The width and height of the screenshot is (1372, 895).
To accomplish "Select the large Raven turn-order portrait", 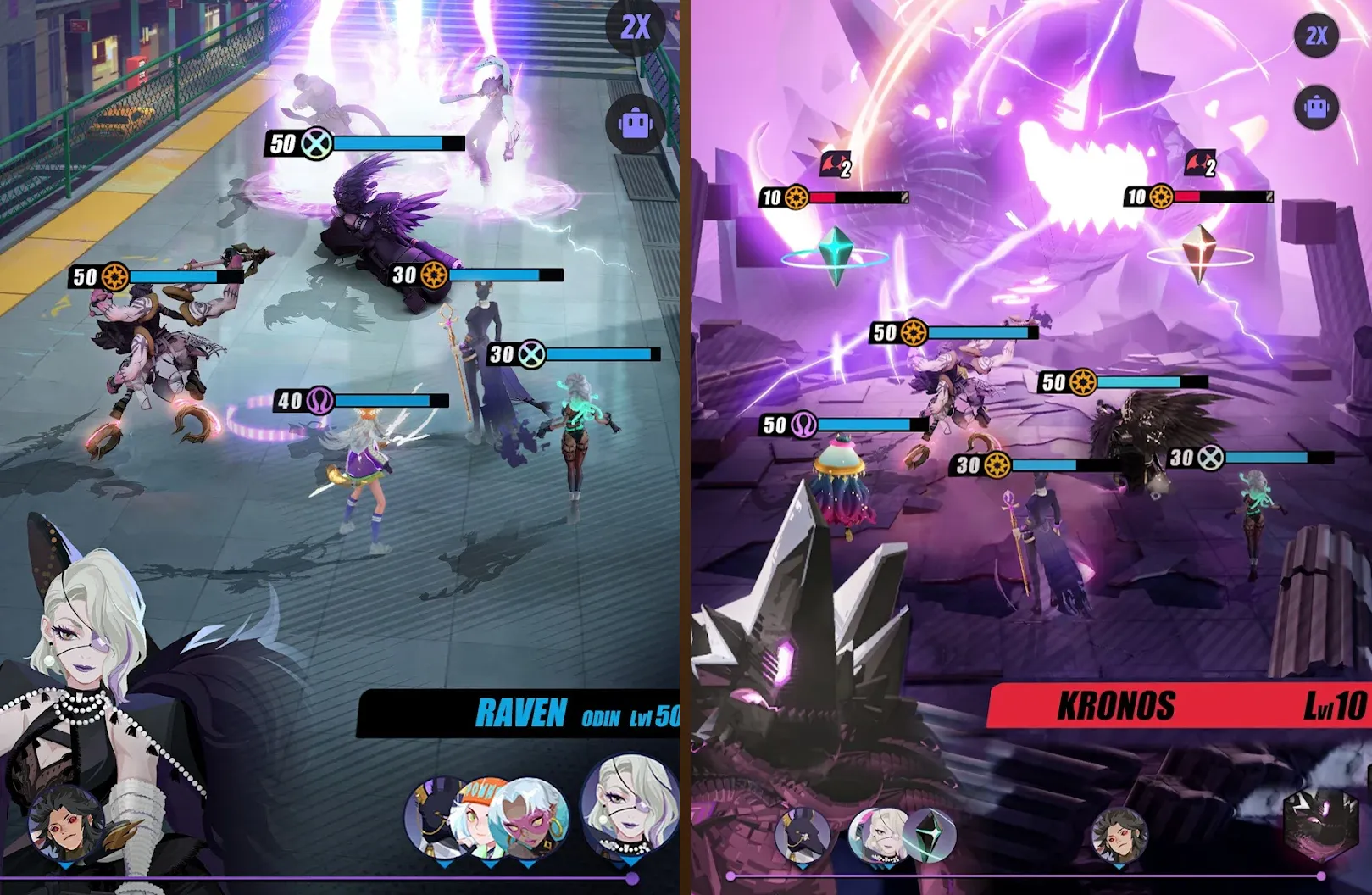I will pos(630,804).
